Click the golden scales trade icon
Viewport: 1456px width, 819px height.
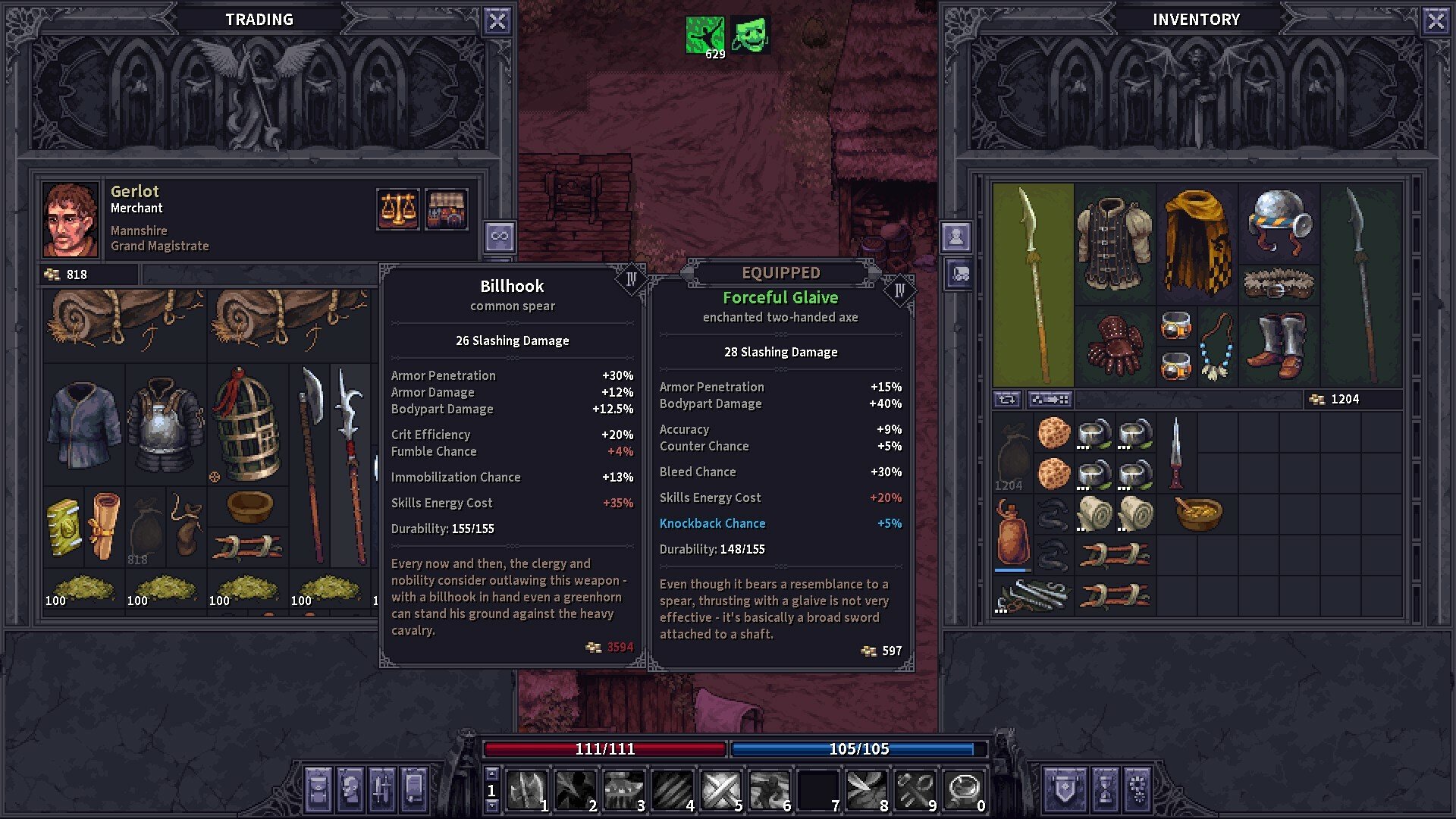pos(397,209)
